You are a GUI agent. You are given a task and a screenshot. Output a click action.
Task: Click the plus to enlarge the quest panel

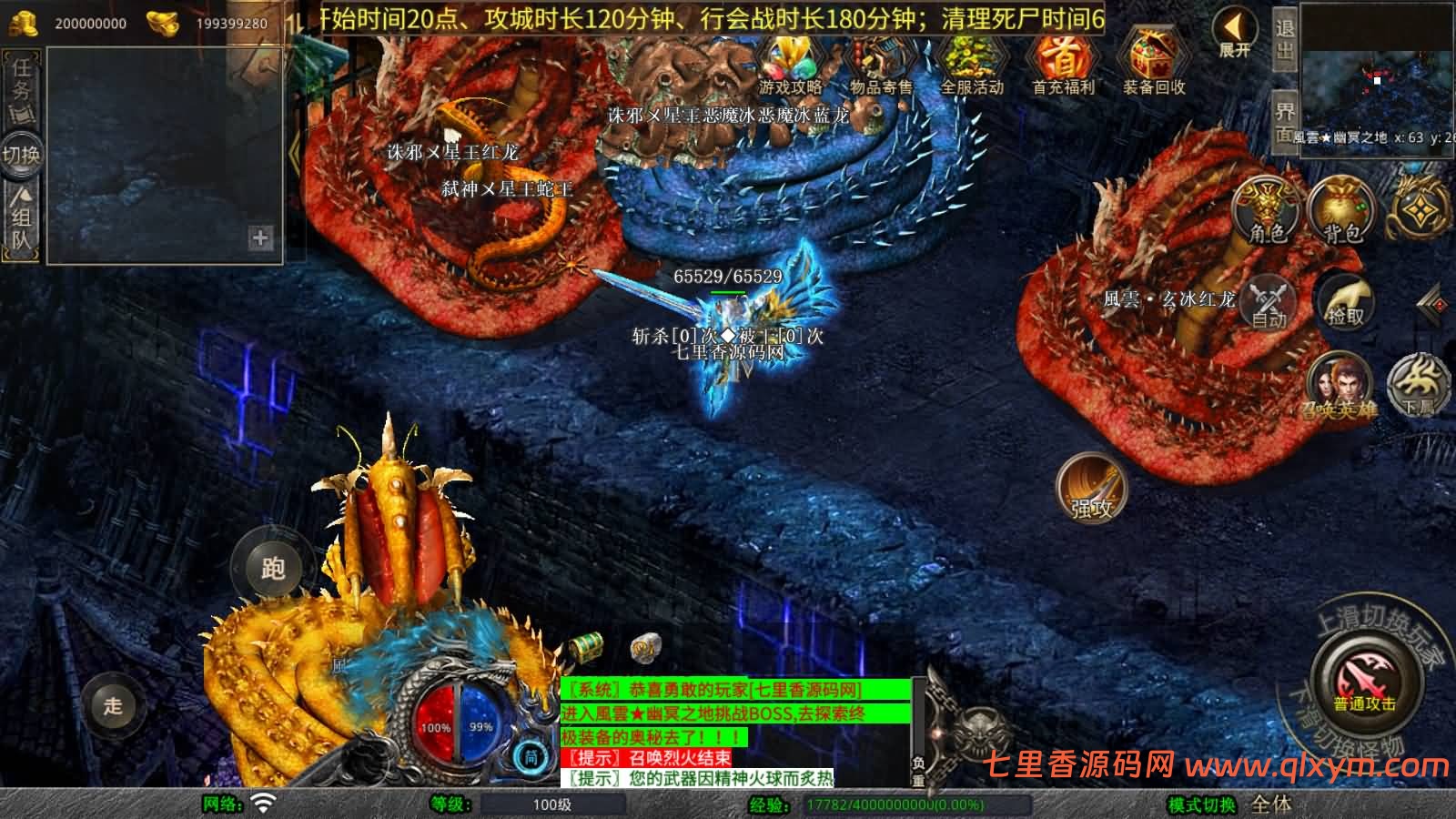pyautogui.click(x=261, y=240)
